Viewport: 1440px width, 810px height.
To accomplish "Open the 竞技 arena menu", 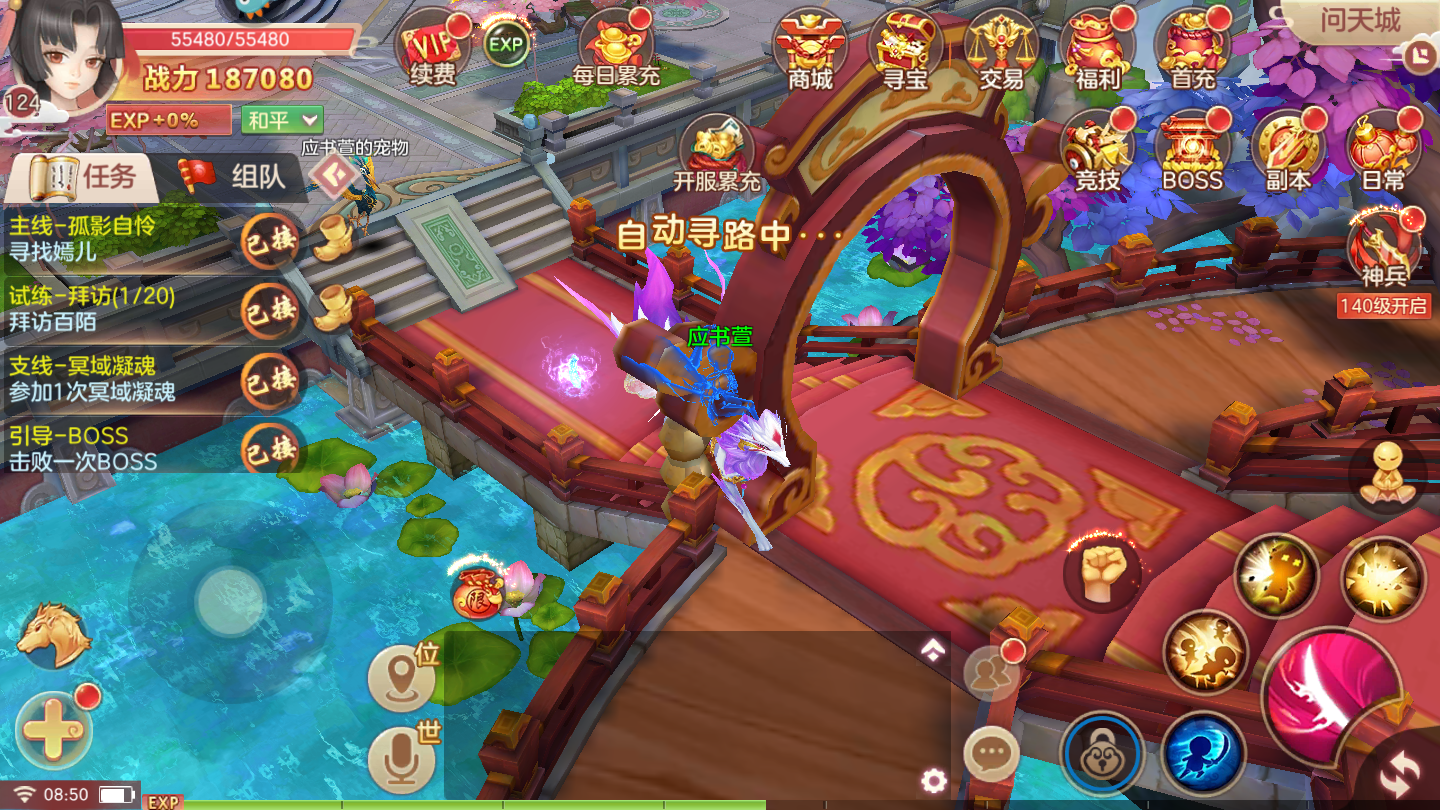I will click(x=1097, y=152).
